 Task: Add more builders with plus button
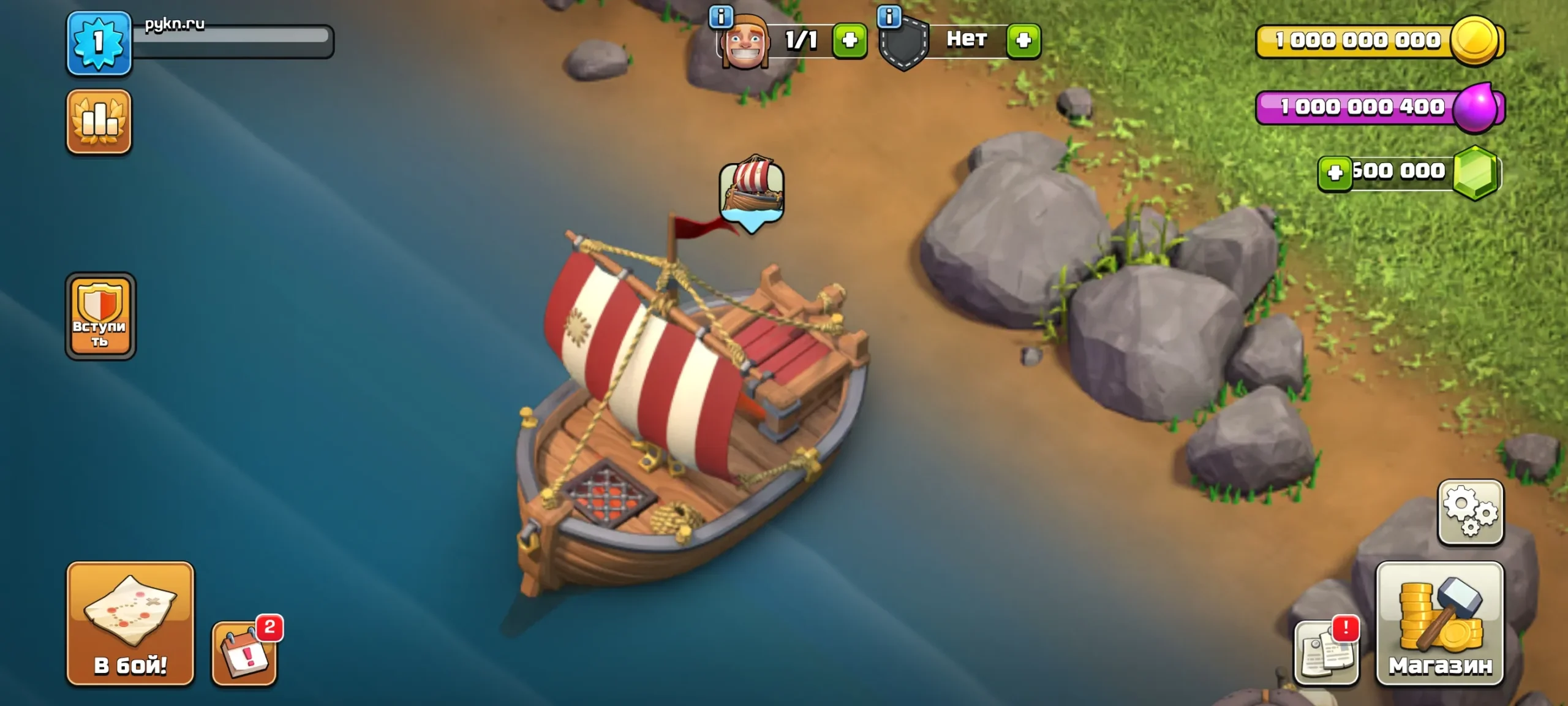[850, 40]
